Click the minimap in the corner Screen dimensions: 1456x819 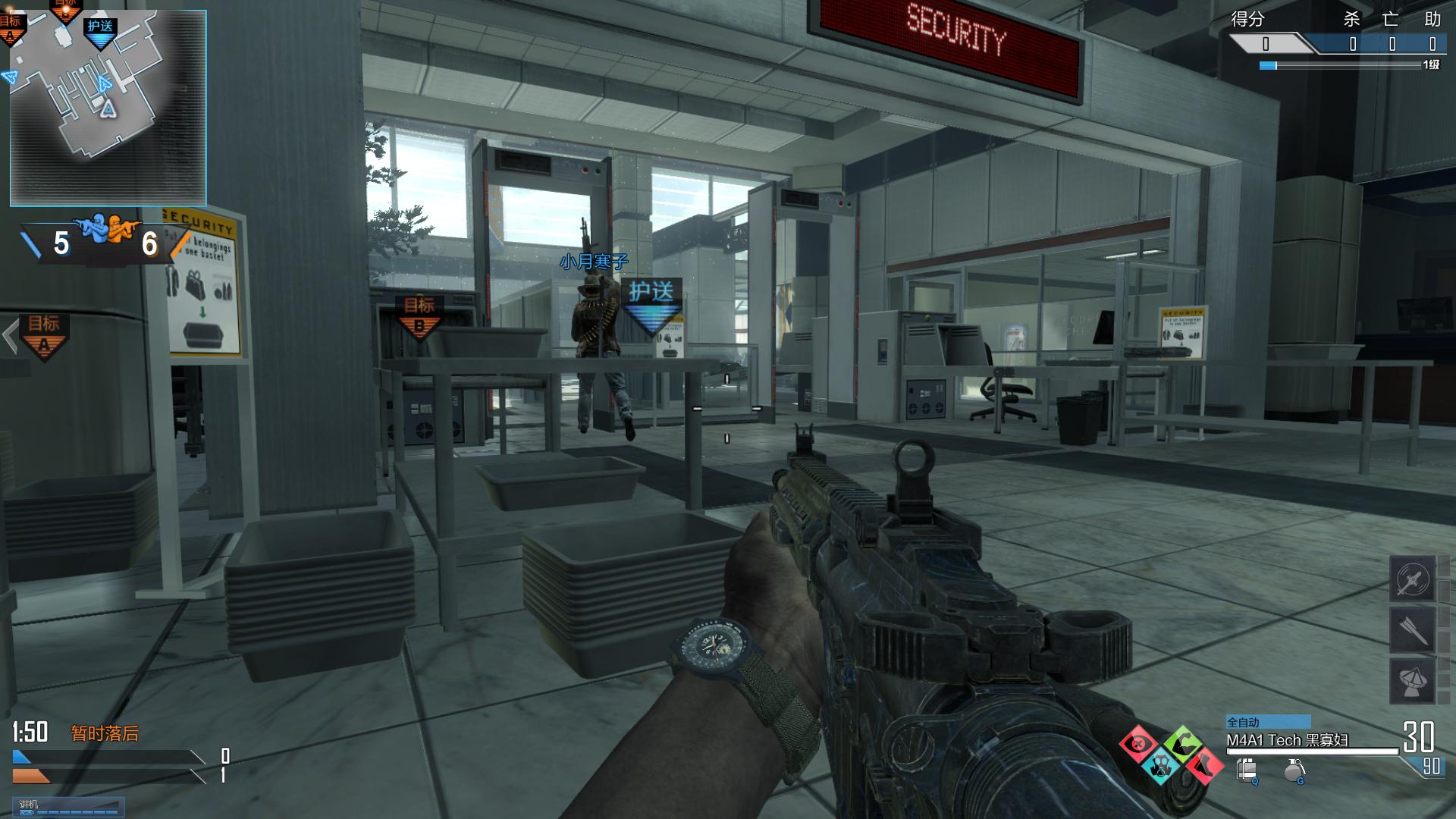tap(108, 108)
